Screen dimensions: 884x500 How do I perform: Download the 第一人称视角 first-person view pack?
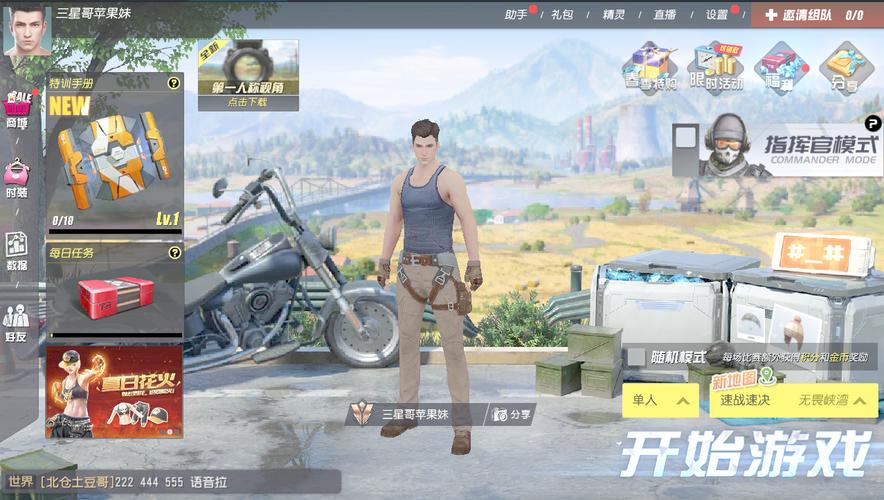247,75
